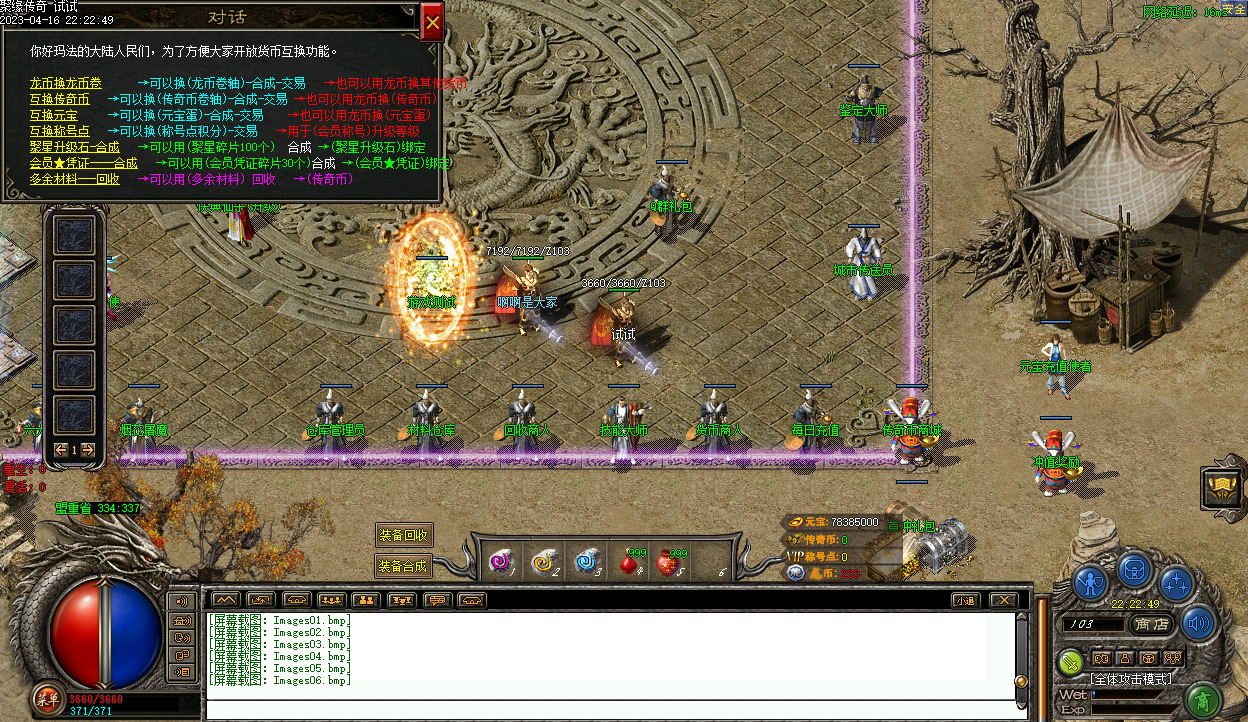Viewport: 1248px width, 722px height.
Task: Open the skills sparkle round icon
Action: 1176,582
